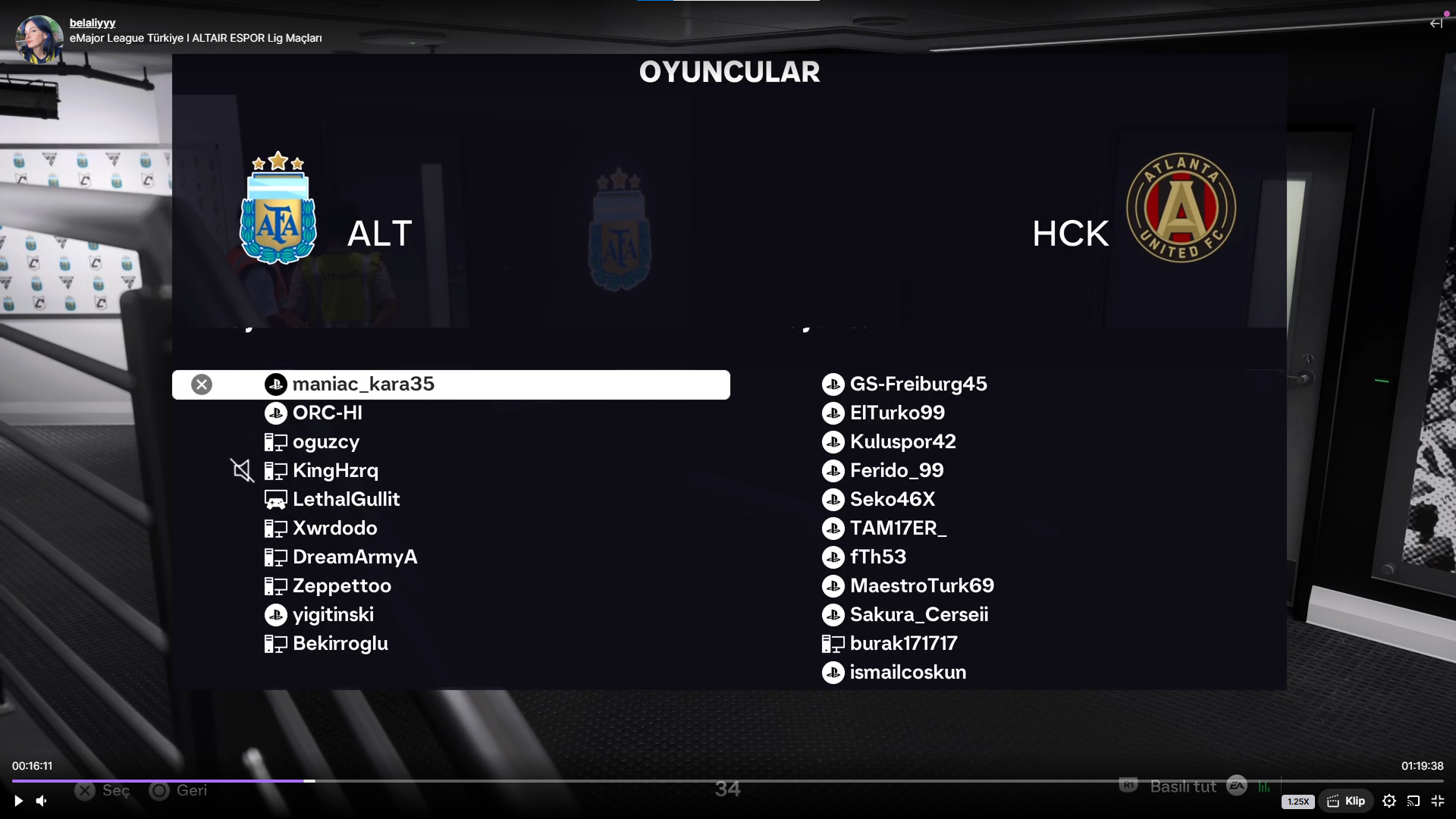Select GS-Freiburg45 on the HCK side
Viewport: 1456px width, 819px height.
tap(918, 384)
